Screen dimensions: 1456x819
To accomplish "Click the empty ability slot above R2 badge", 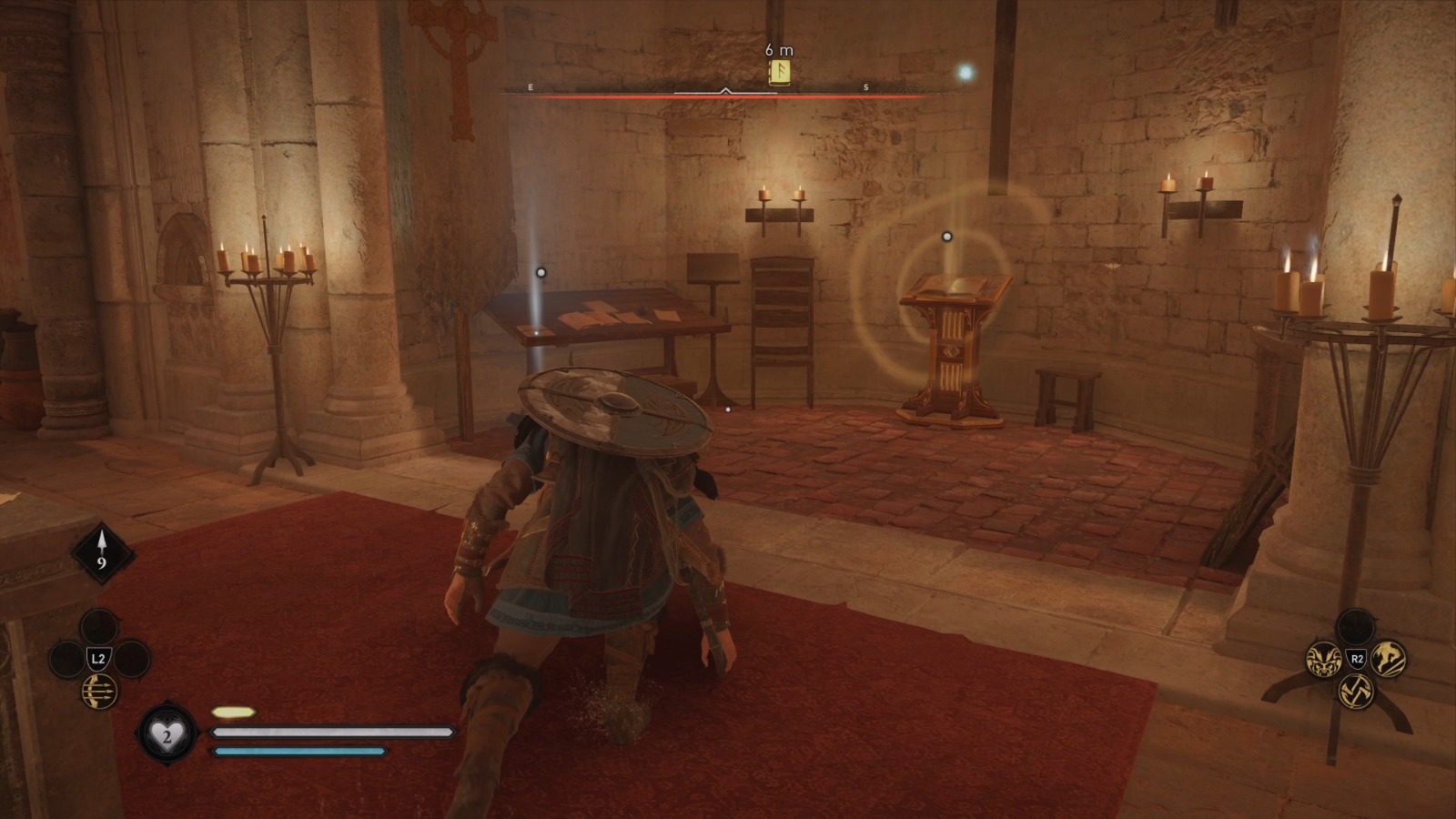I will [x=1356, y=624].
